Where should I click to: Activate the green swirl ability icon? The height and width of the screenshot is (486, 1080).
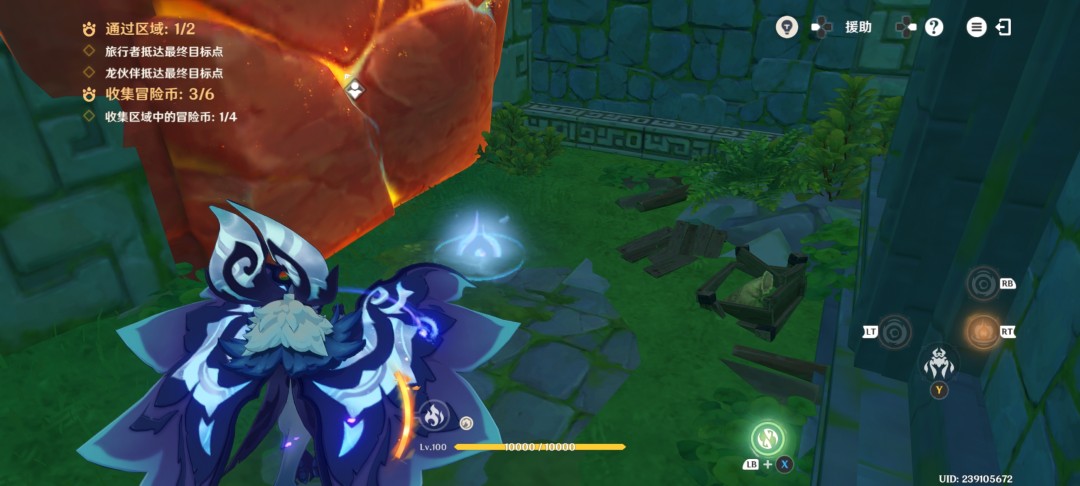click(x=767, y=438)
